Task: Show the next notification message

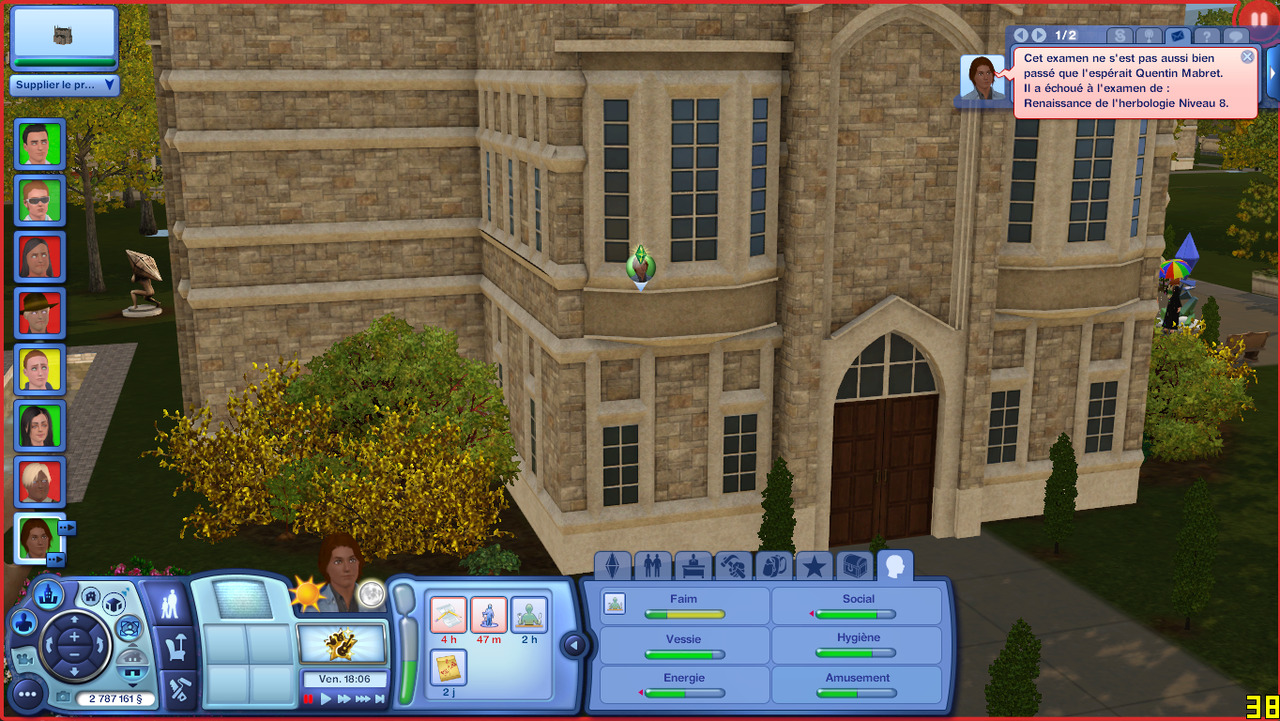Action: pos(1039,35)
